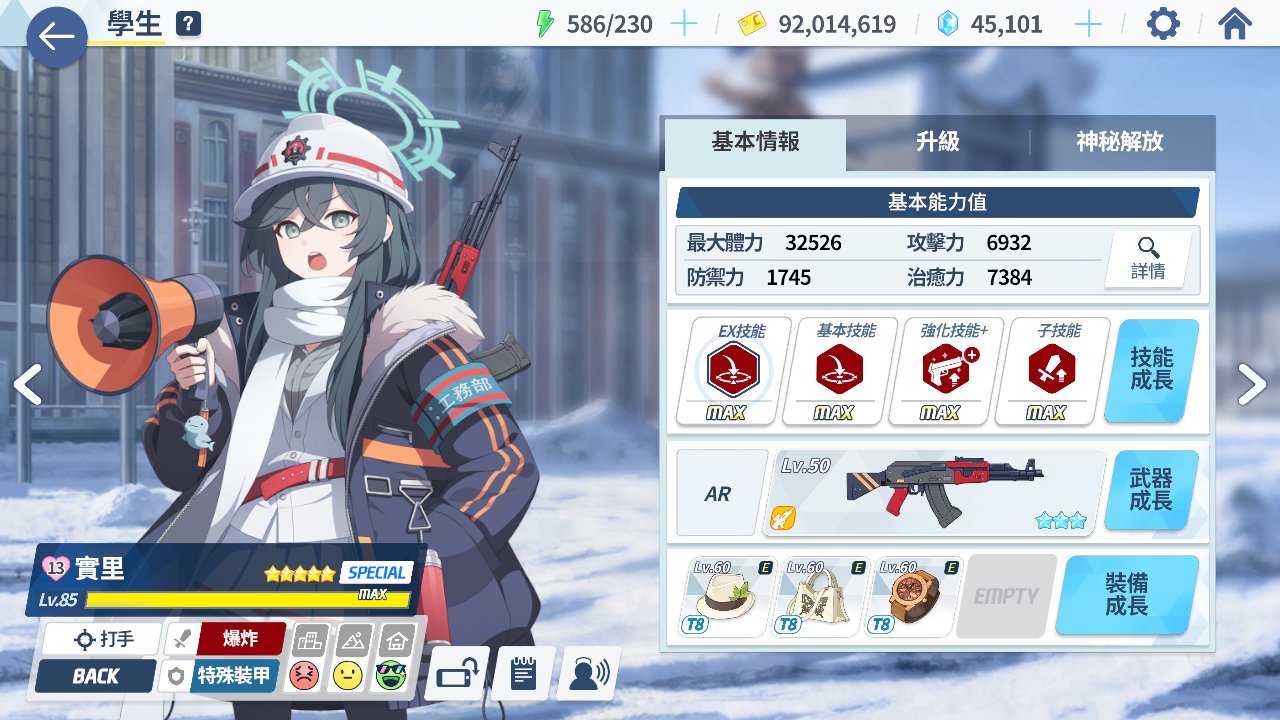The height and width of the screenshot is (720, 1280).
Task: Open 技能成長 skill growth
Action: pos(1151,370)
